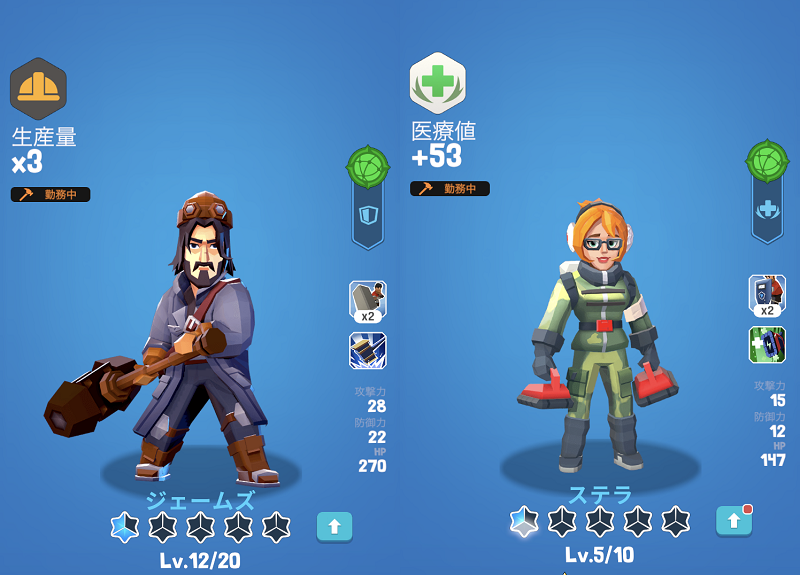Open James's orange hard hat production icon
This screenshot has height=575, width=800.
tap(38, 88)
